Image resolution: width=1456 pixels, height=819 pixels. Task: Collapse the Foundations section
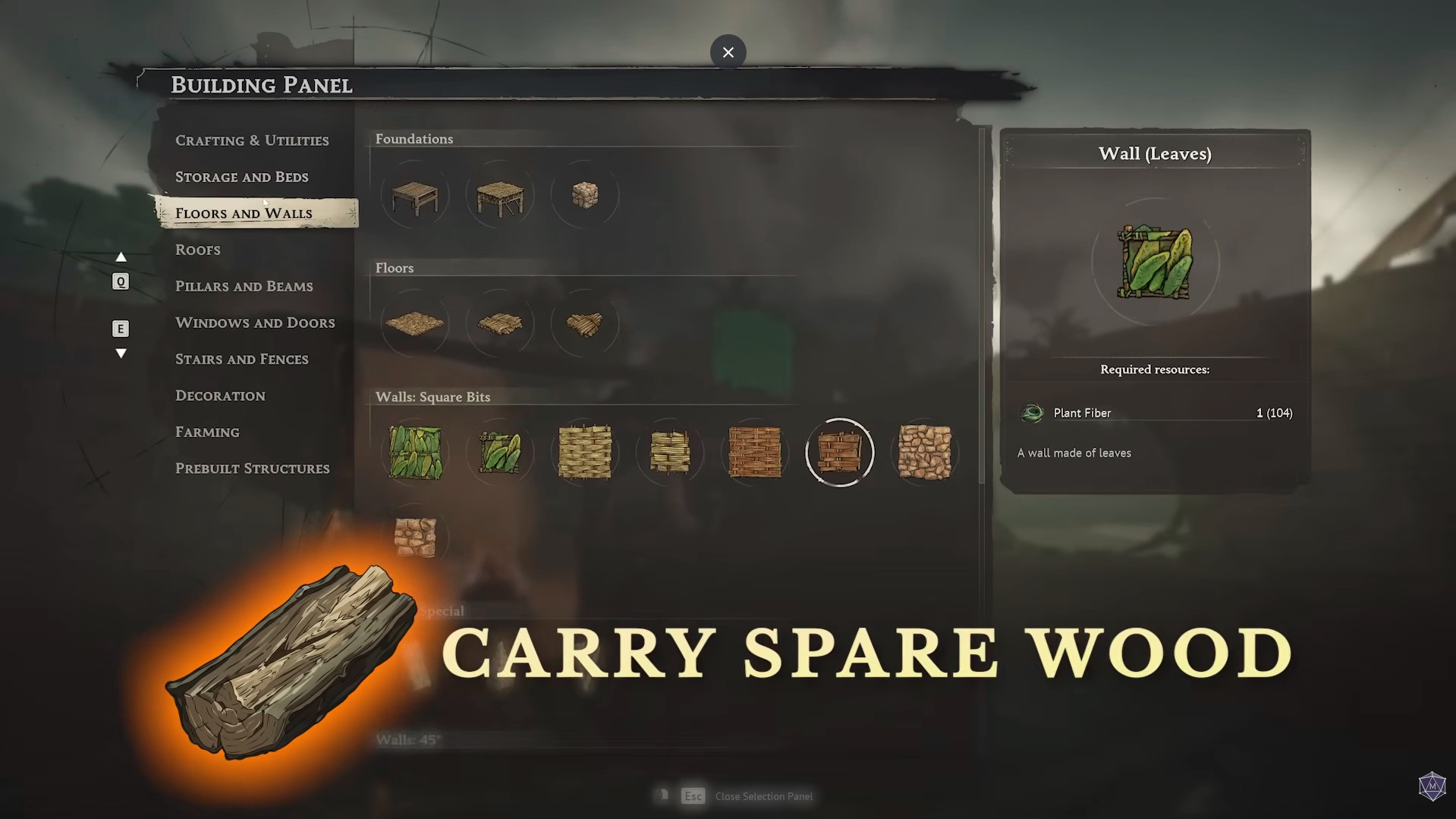click(x=414, y=139)
